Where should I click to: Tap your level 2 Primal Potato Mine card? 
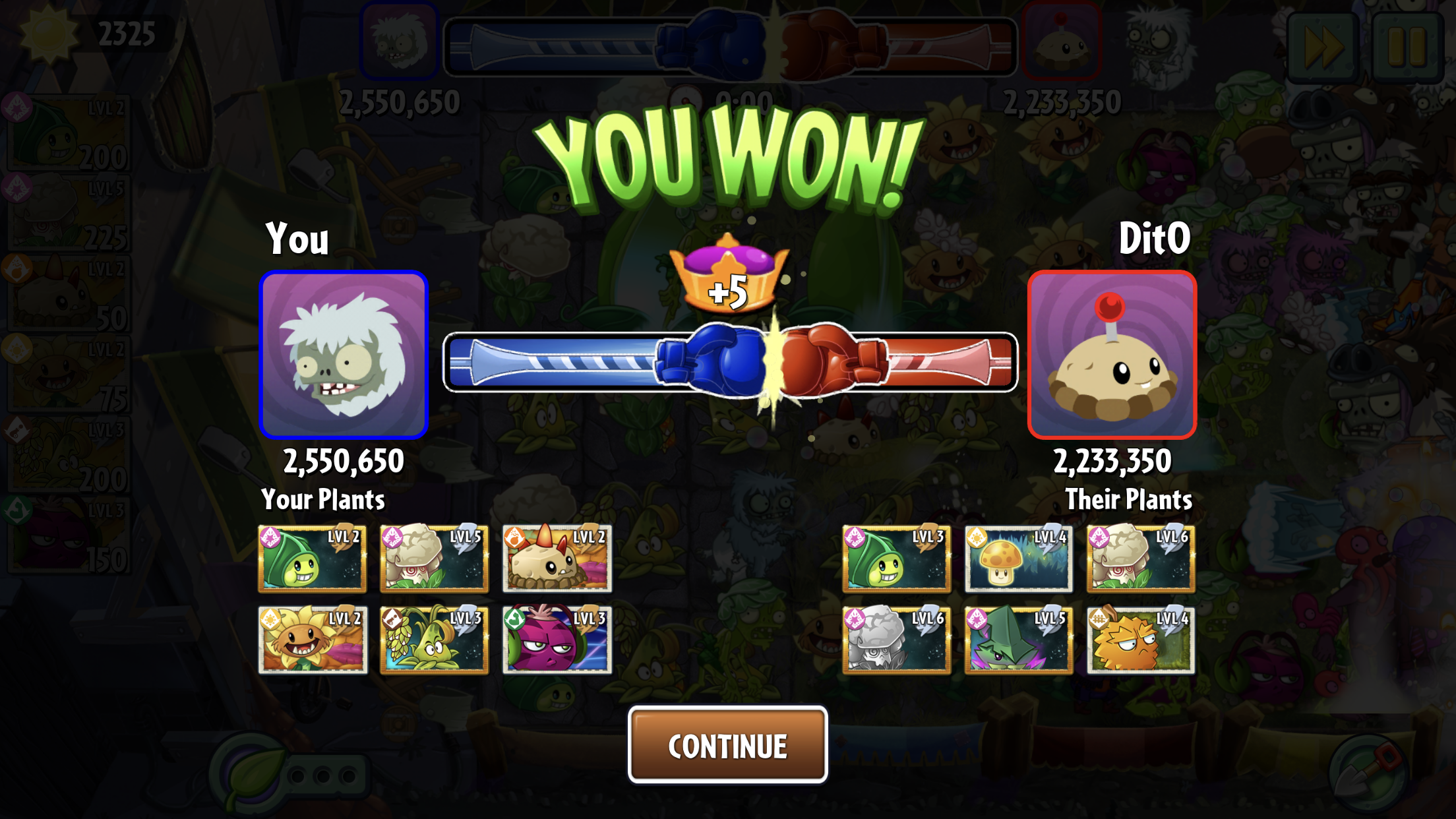point(557,559)
